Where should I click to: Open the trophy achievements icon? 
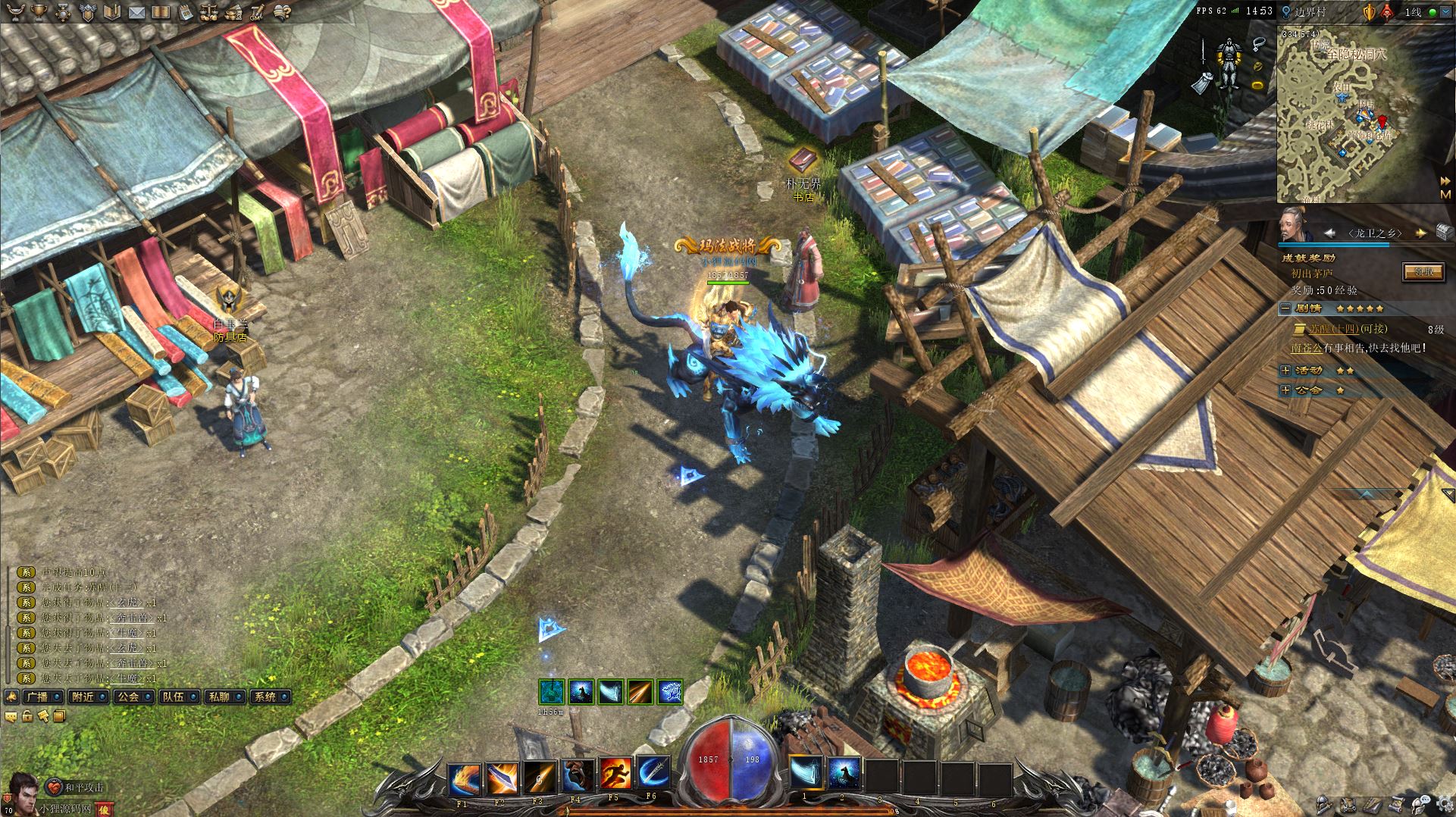(x=40, y=12)
